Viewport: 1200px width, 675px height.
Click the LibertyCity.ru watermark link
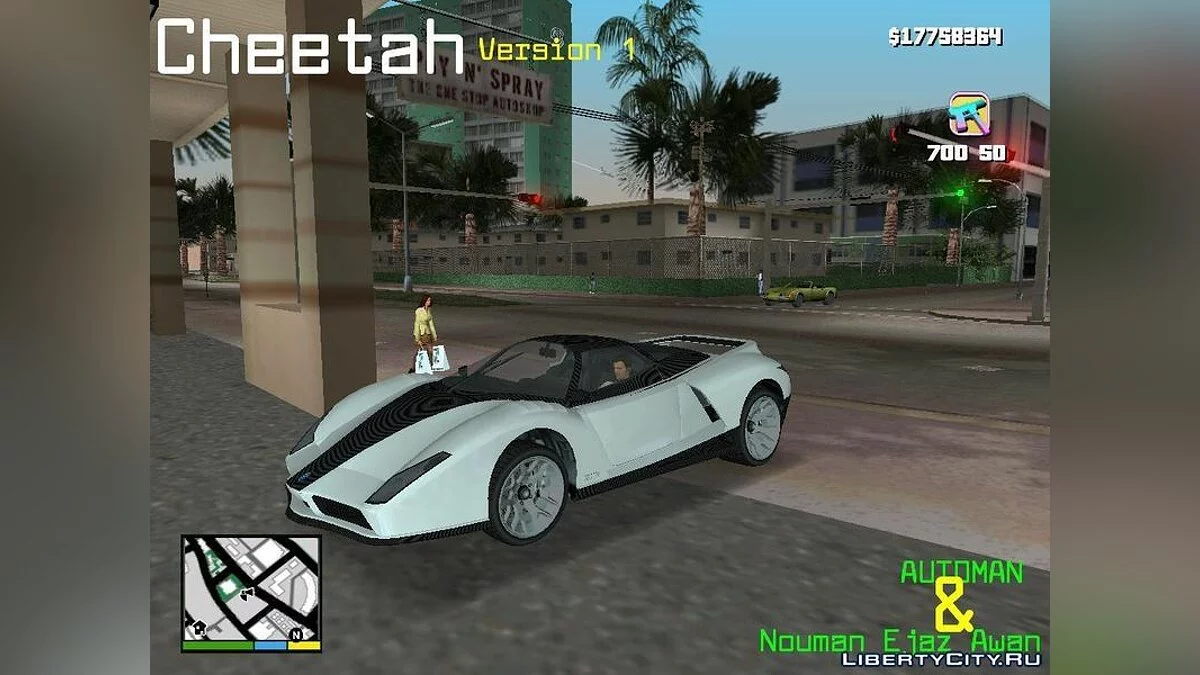[941, 659]
